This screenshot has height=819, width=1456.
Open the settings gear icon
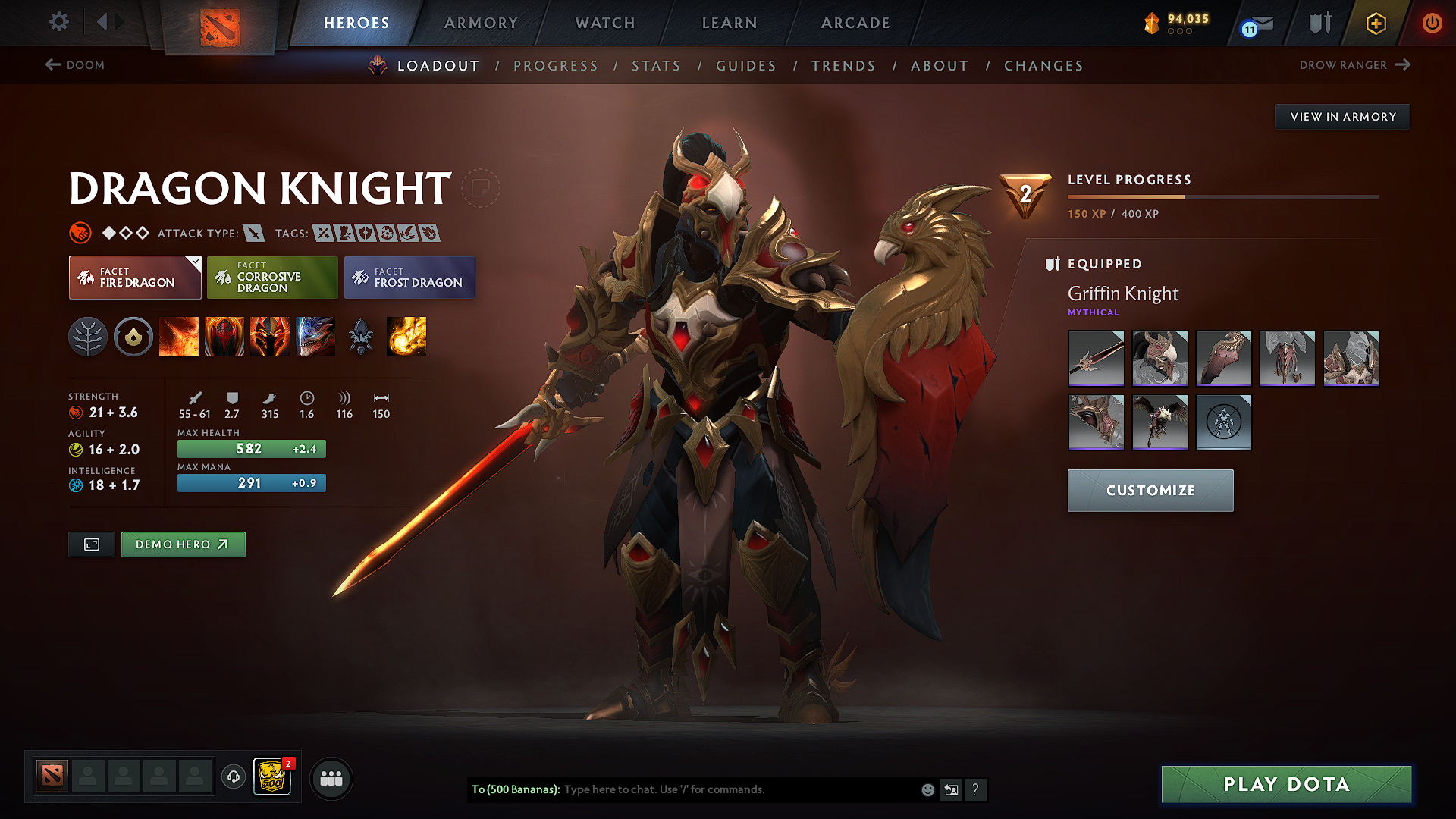pyautogui.click(x=58, y=23)
